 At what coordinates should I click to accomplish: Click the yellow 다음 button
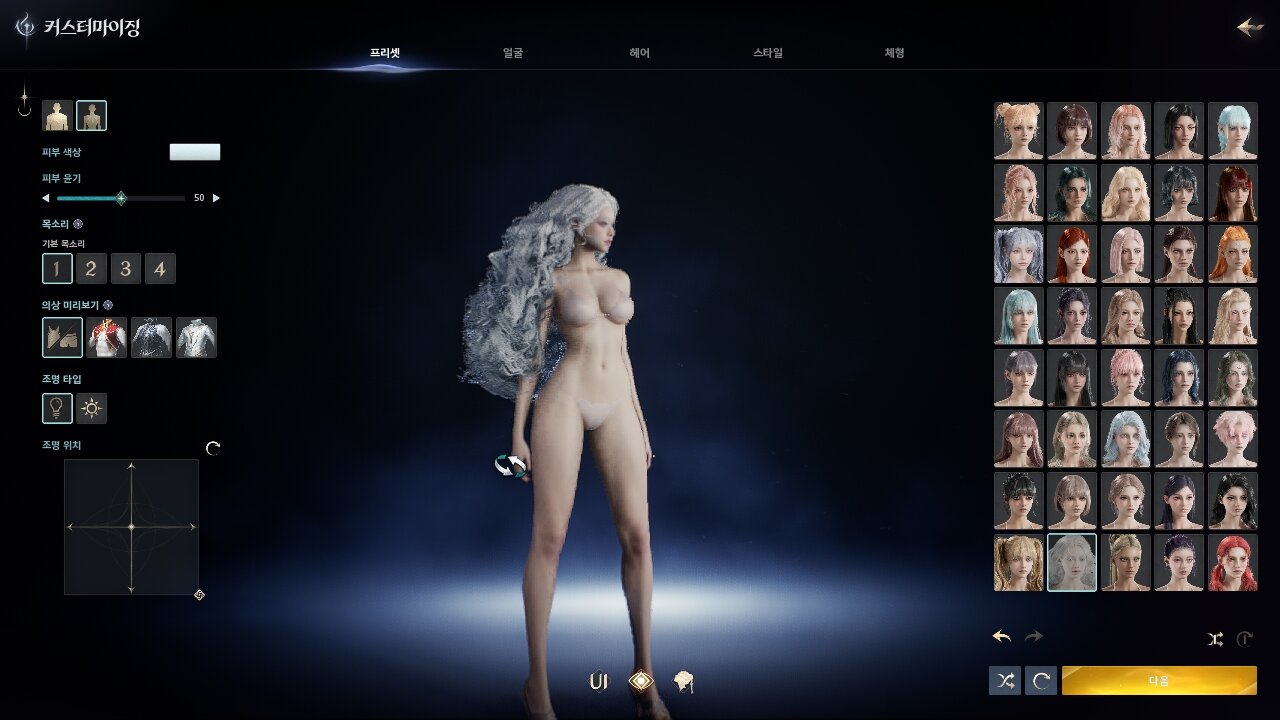click(x=1159, y=681)
